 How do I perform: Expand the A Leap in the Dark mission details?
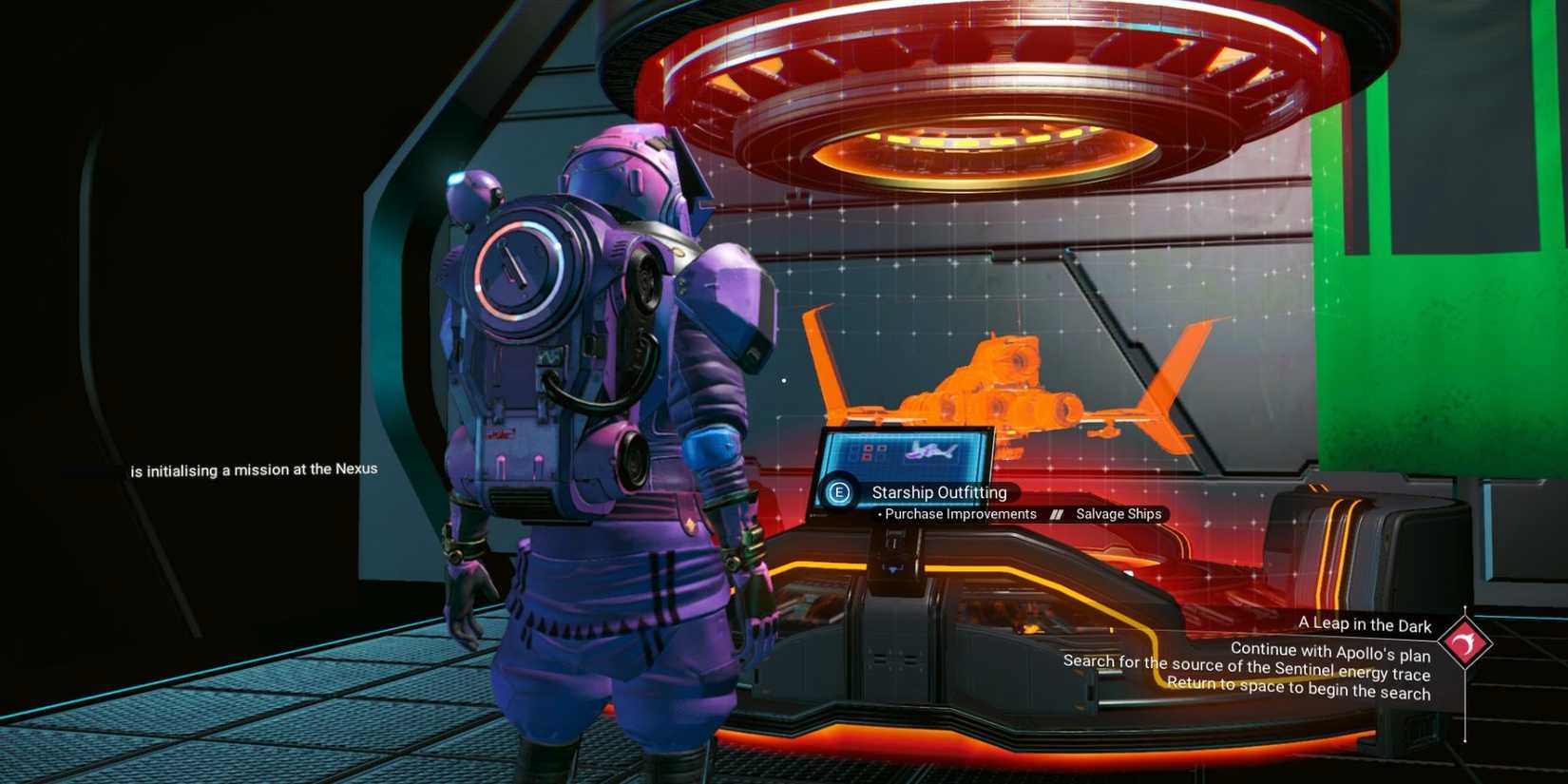1366,625
